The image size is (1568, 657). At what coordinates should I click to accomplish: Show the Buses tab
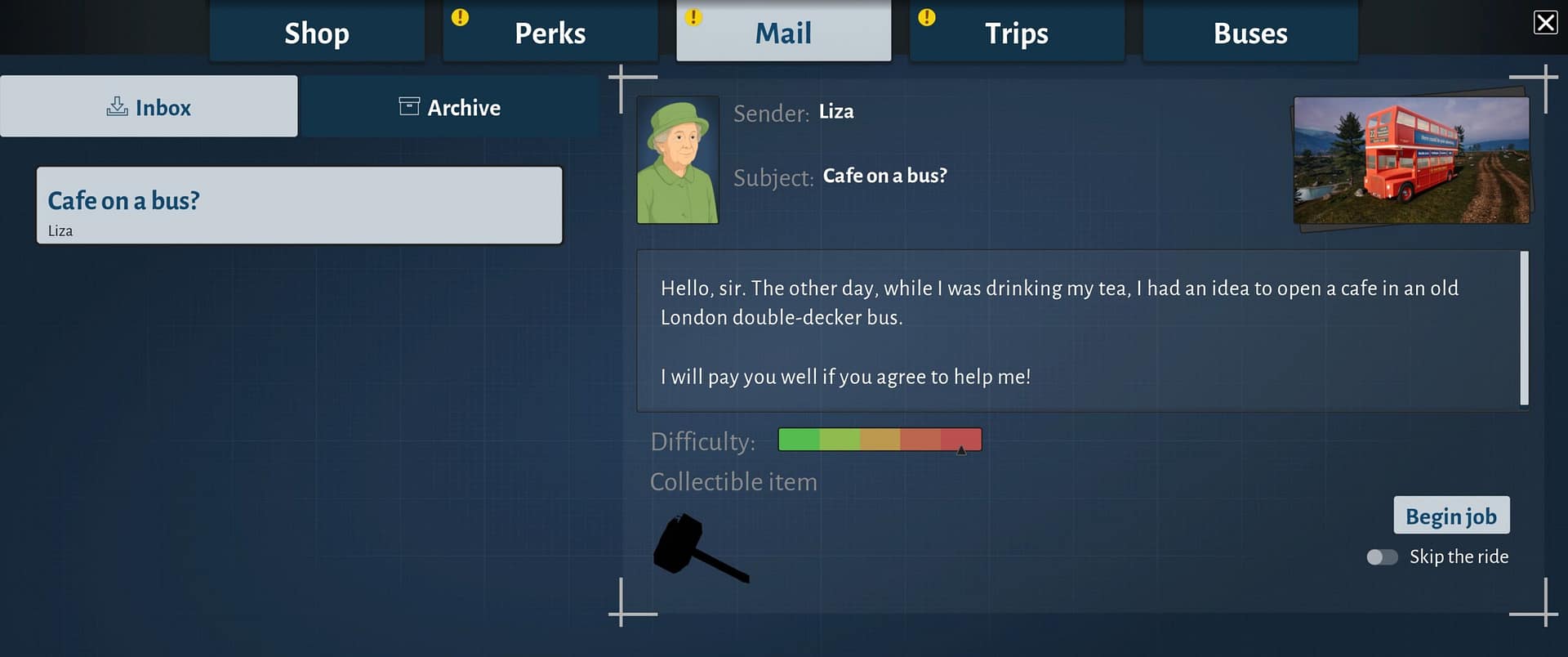(1249, 33)
